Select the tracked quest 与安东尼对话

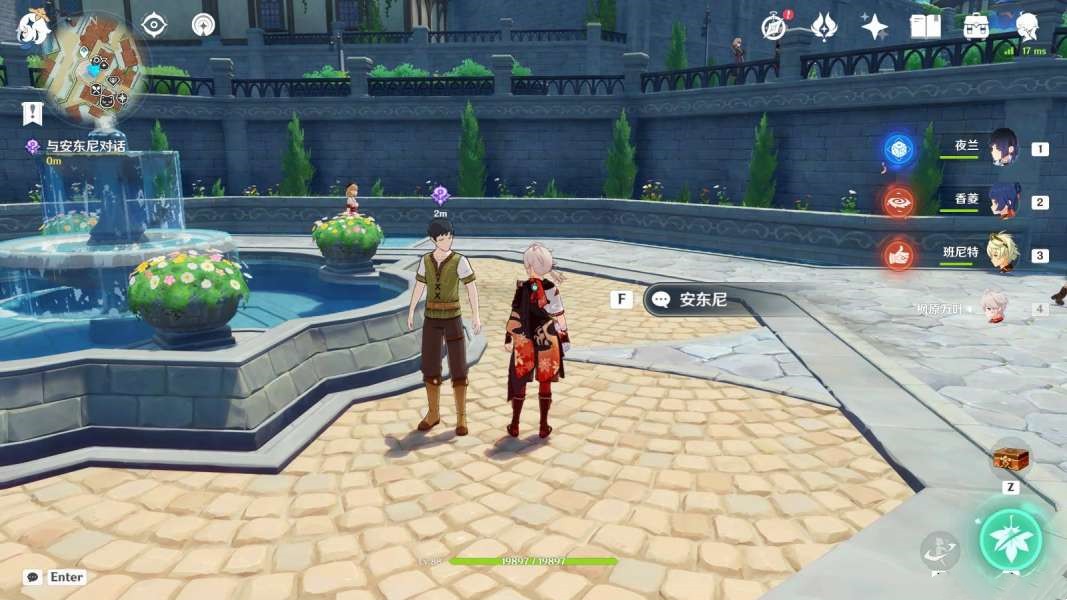(85, 147)
